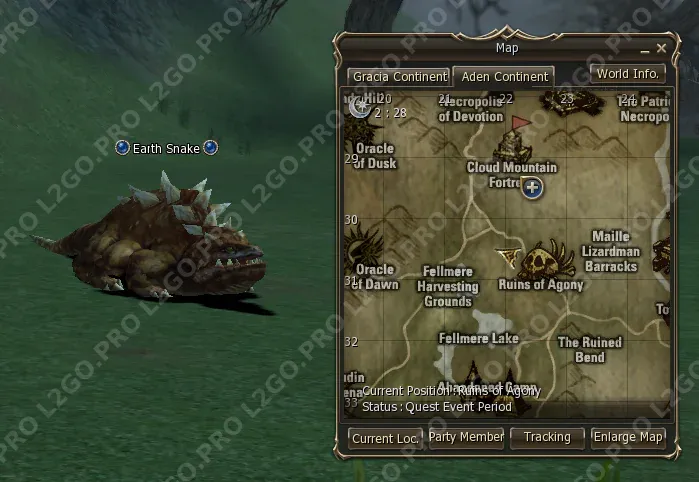The height and width of the screenshot is (482, 699).
Task: Open the World Info. panel
Action: (627, 74)
